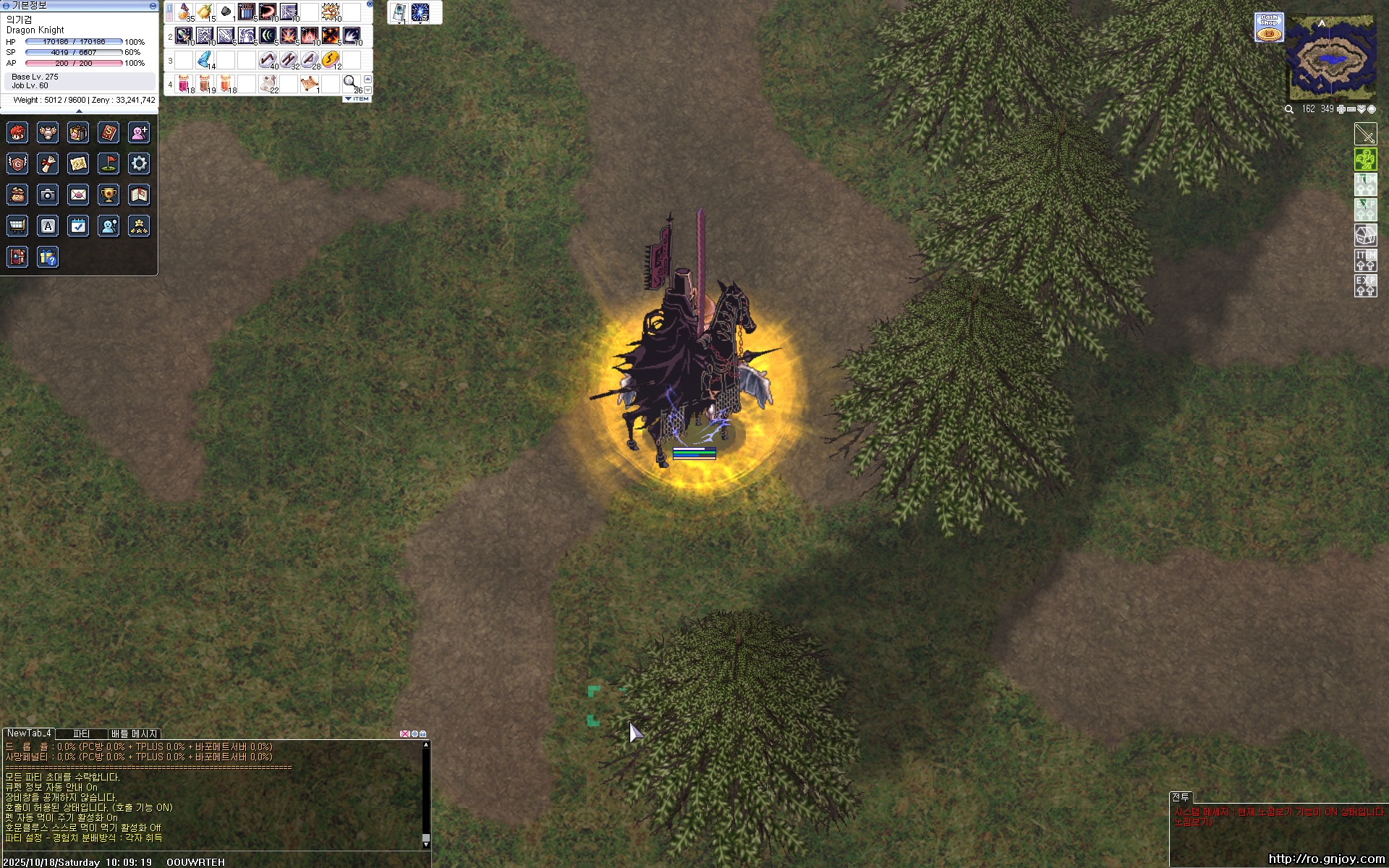
Task: Open the shopping cart menu icon
Action: [x=17, y=226]
